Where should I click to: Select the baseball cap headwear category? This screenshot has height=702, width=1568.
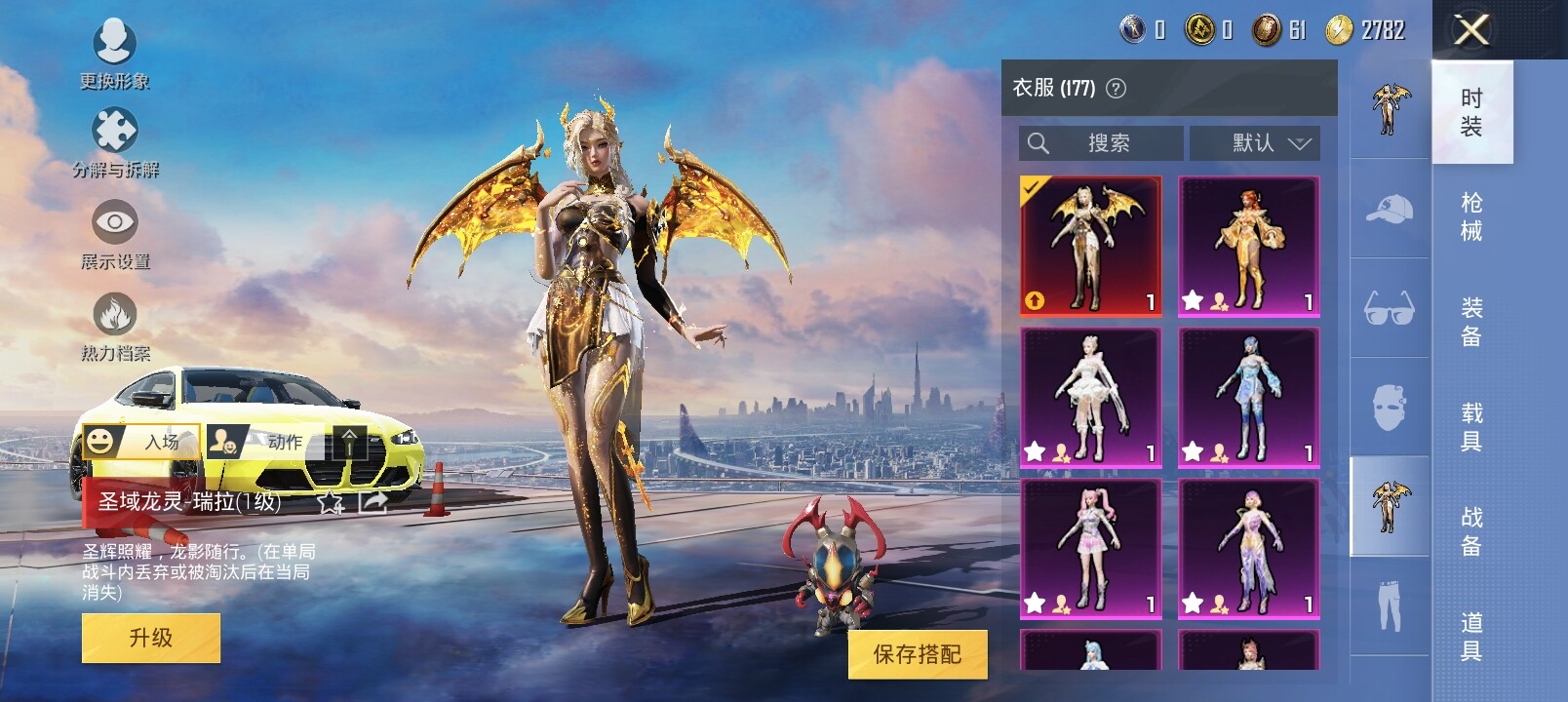tap(1390, 209)
